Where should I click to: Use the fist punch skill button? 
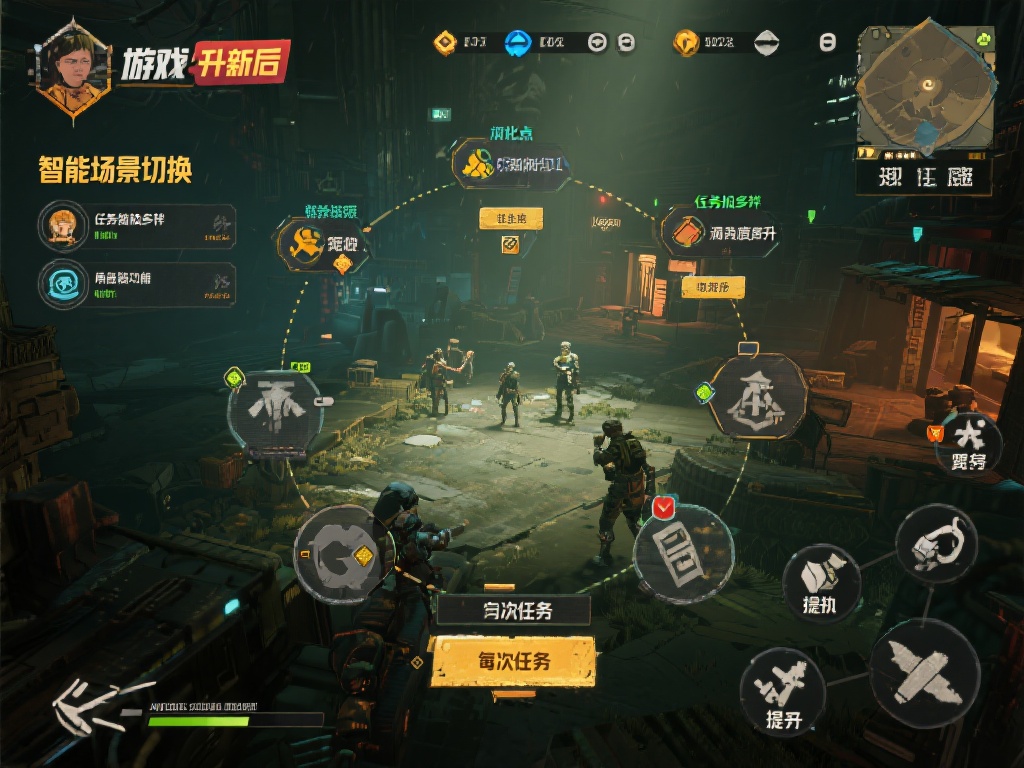click(935, 544)
